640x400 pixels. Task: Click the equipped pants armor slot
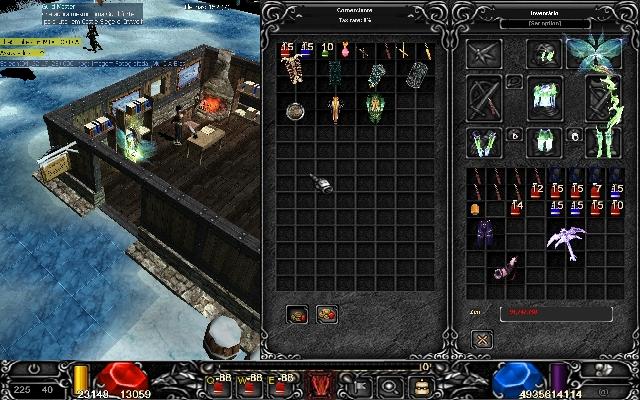(542, 142)
